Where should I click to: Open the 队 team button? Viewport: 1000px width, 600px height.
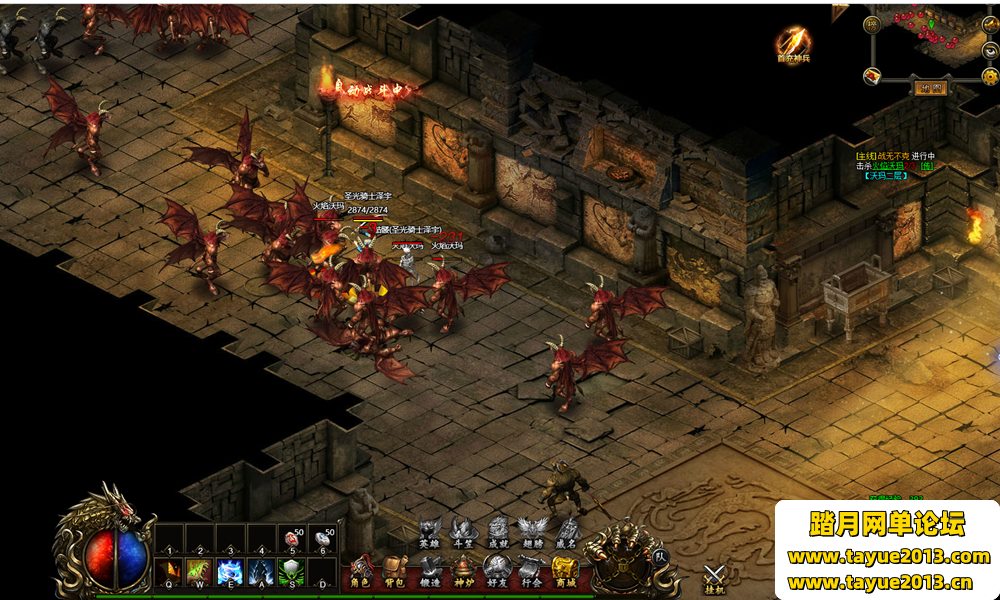tap(659, 556)
